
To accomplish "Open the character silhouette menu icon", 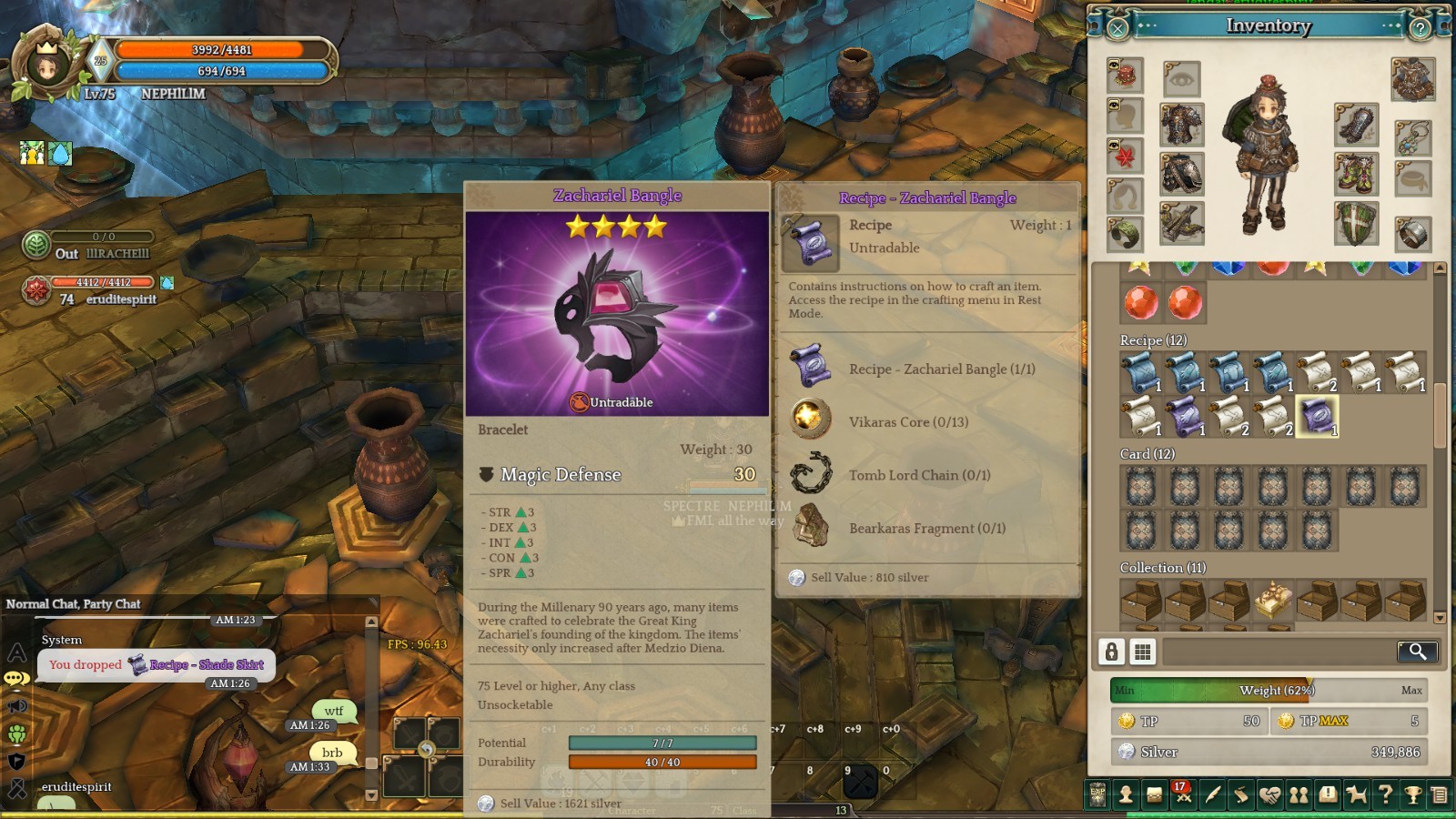I will click(1126, 794).
